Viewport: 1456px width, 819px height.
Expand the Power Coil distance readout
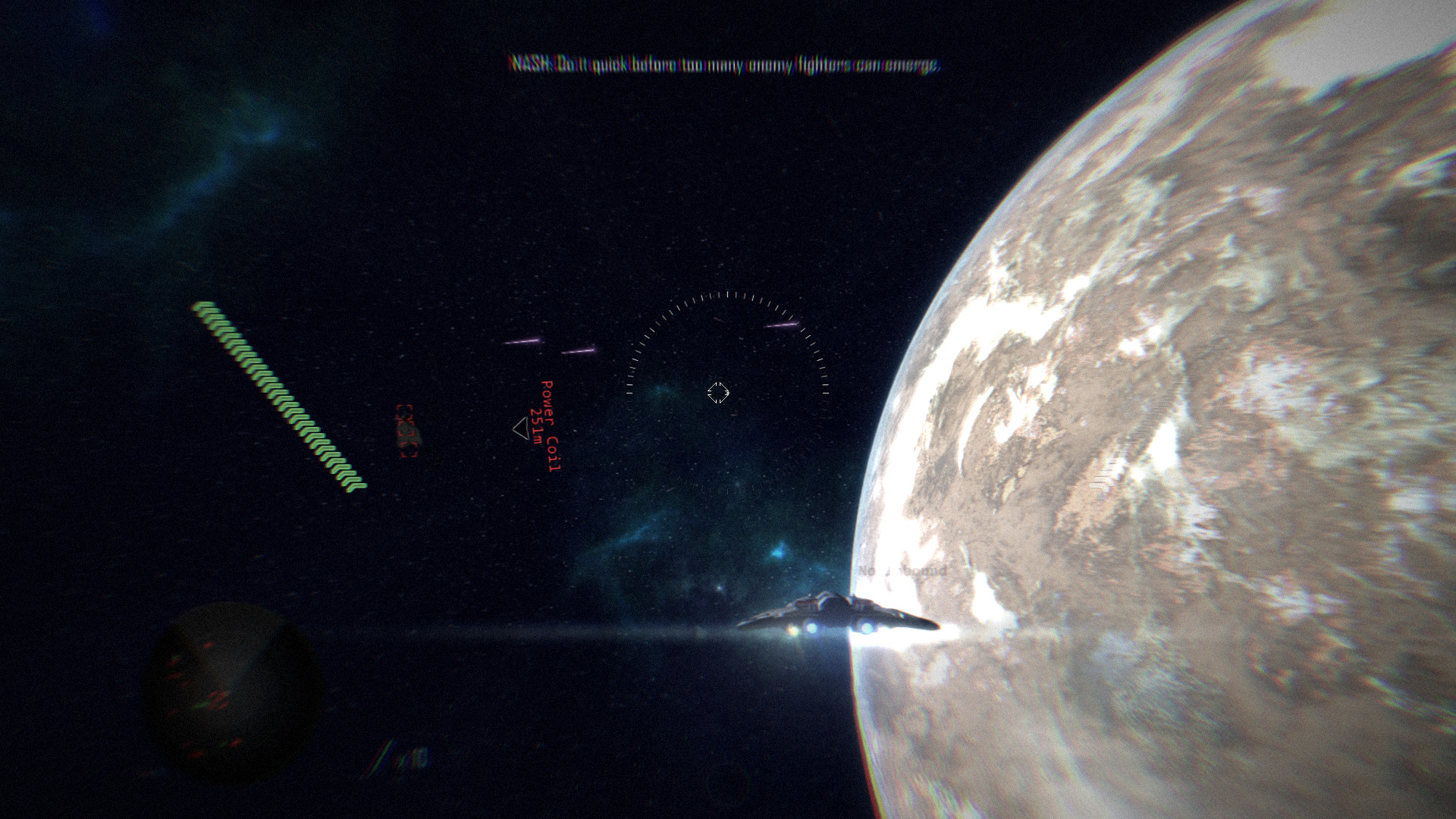tap(535, 428)
